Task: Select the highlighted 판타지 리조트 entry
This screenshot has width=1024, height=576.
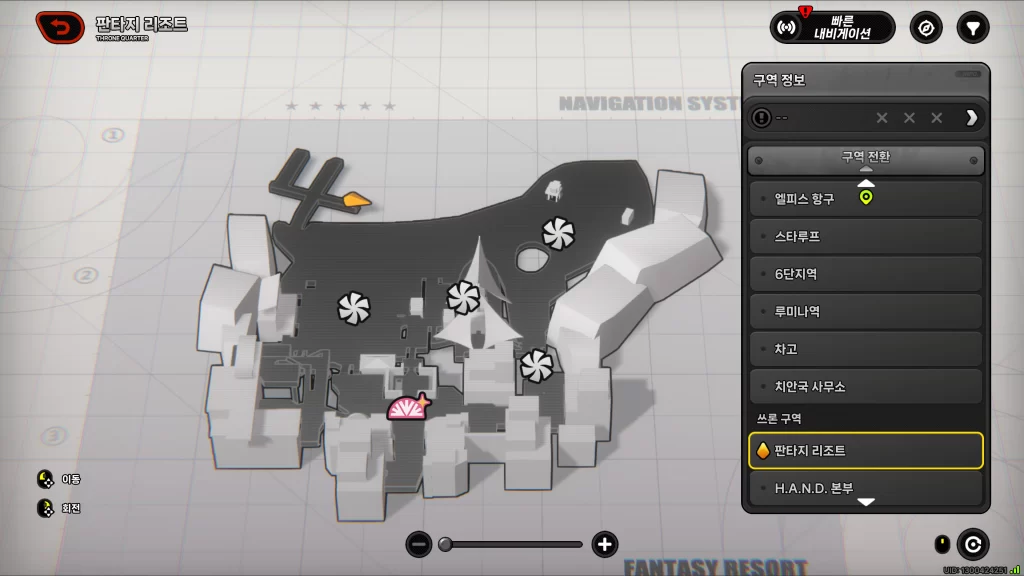Action: [866, 451]
